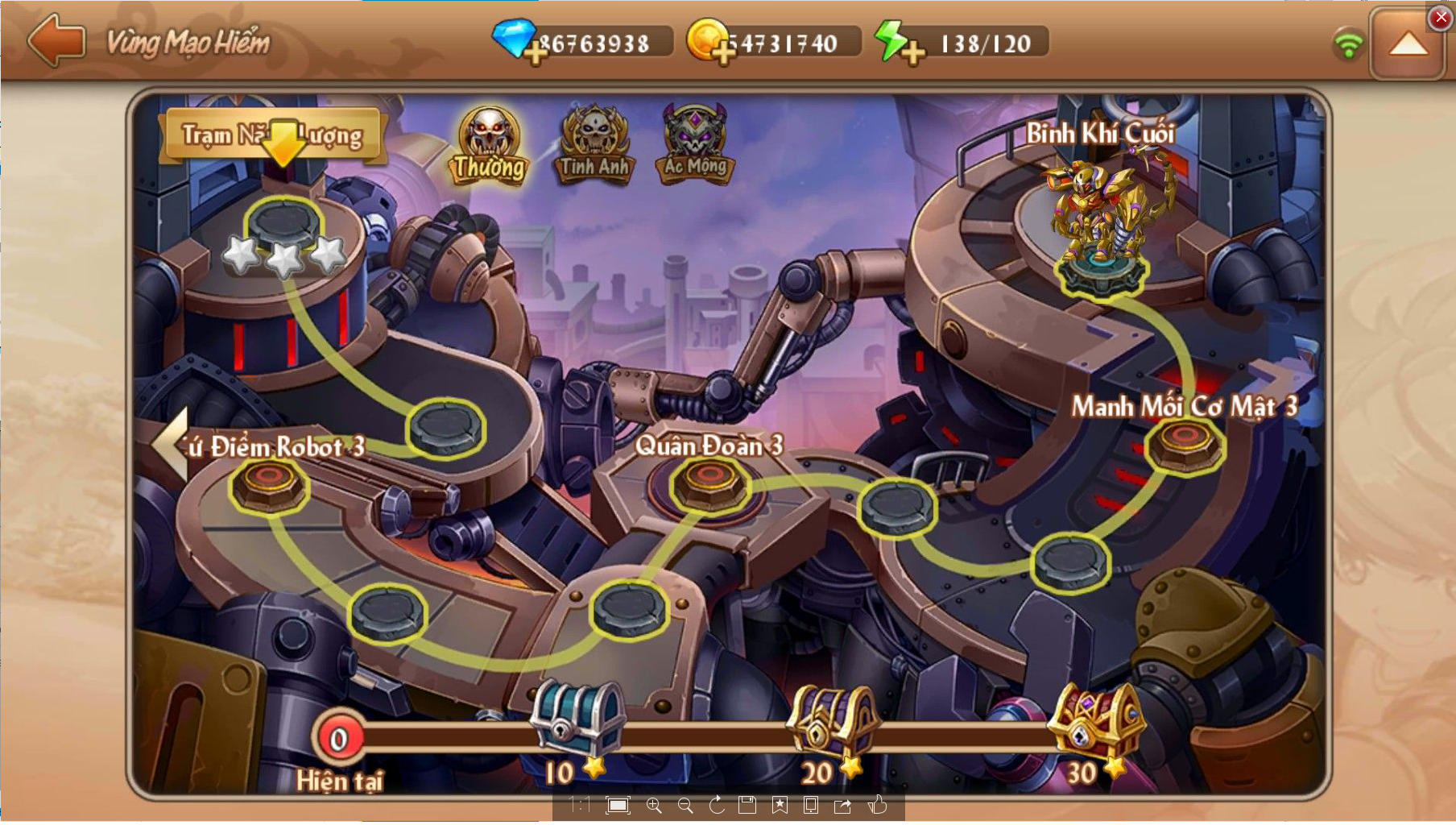1456x825 pixels.
Task: Go to the previous map with left arrow
Action: (x=171, y=444)
